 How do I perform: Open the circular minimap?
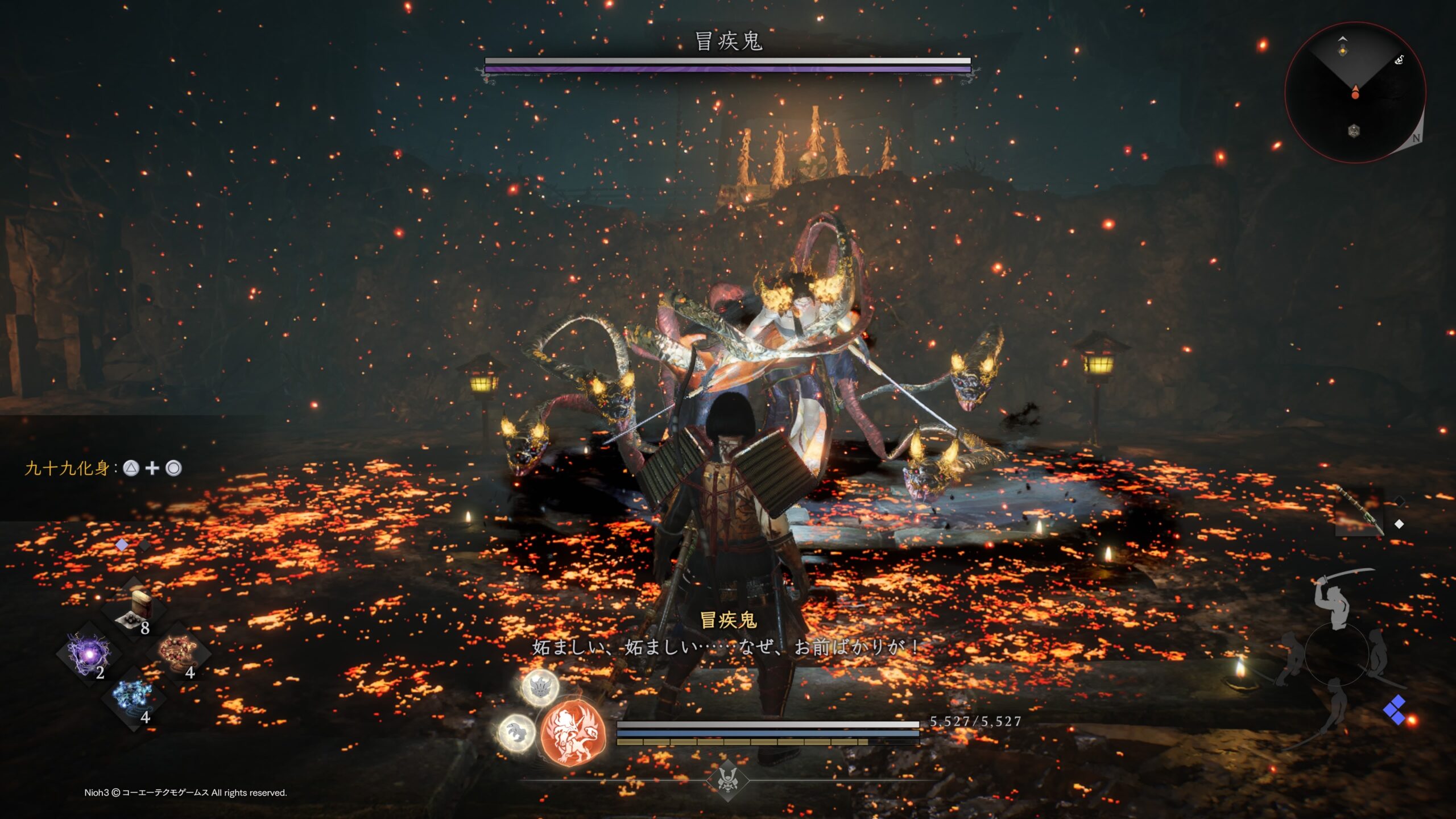[x=1355, y=92]
